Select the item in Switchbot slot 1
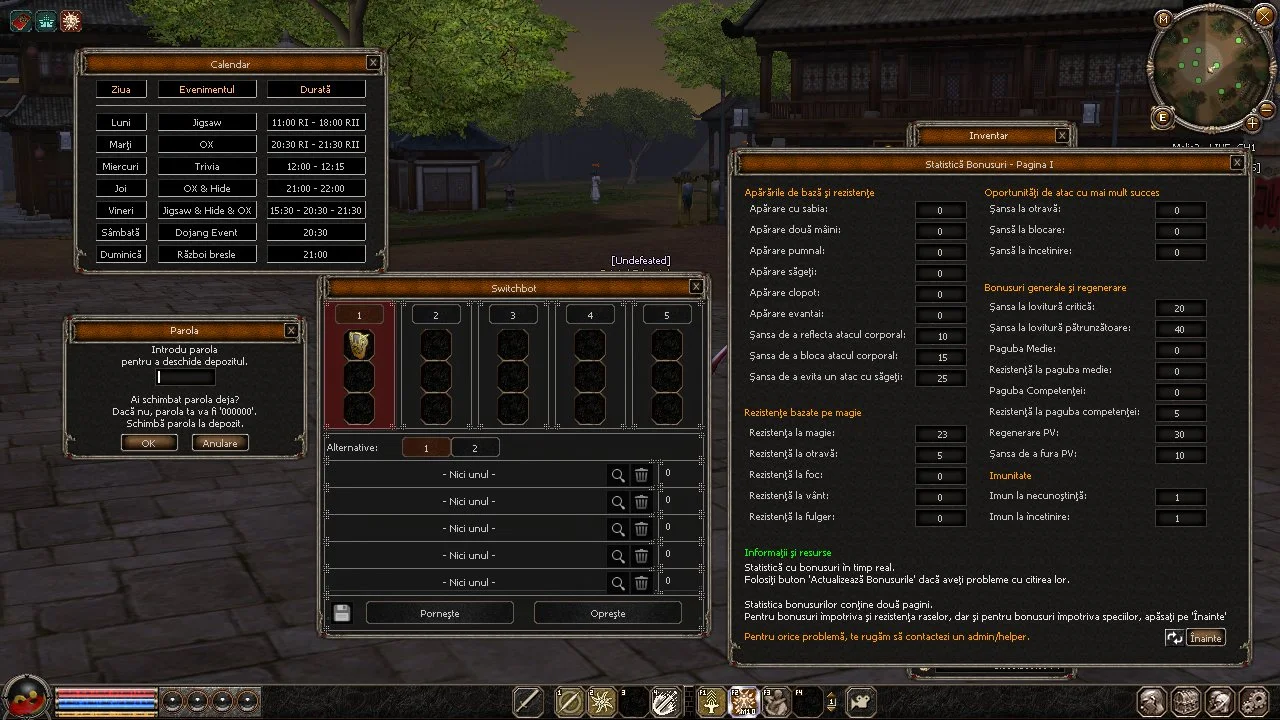The width and height of the screenshot is (1280, 720). click(x=359, y=344)
